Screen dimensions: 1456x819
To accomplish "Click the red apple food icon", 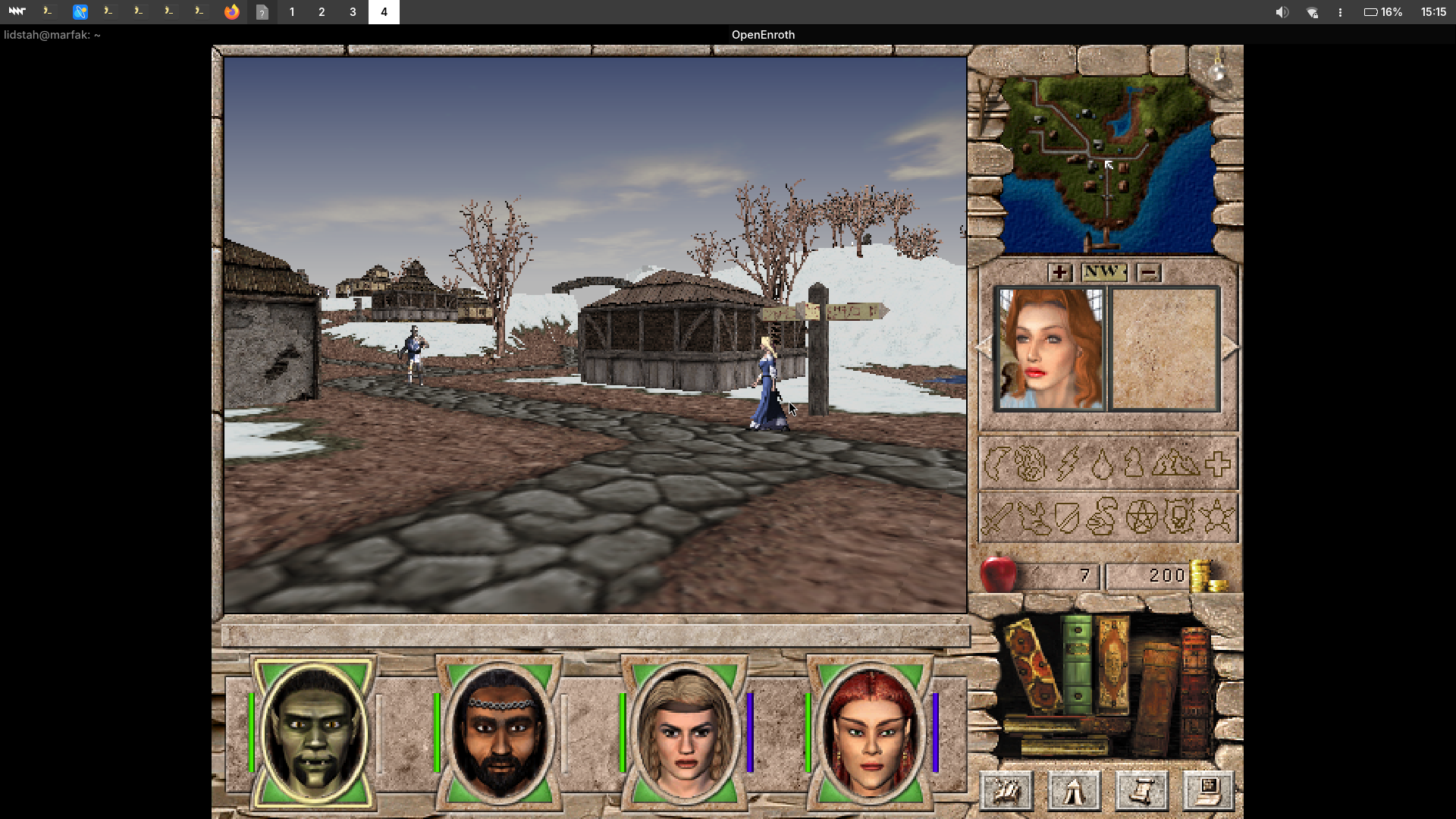I will (998, 574).
